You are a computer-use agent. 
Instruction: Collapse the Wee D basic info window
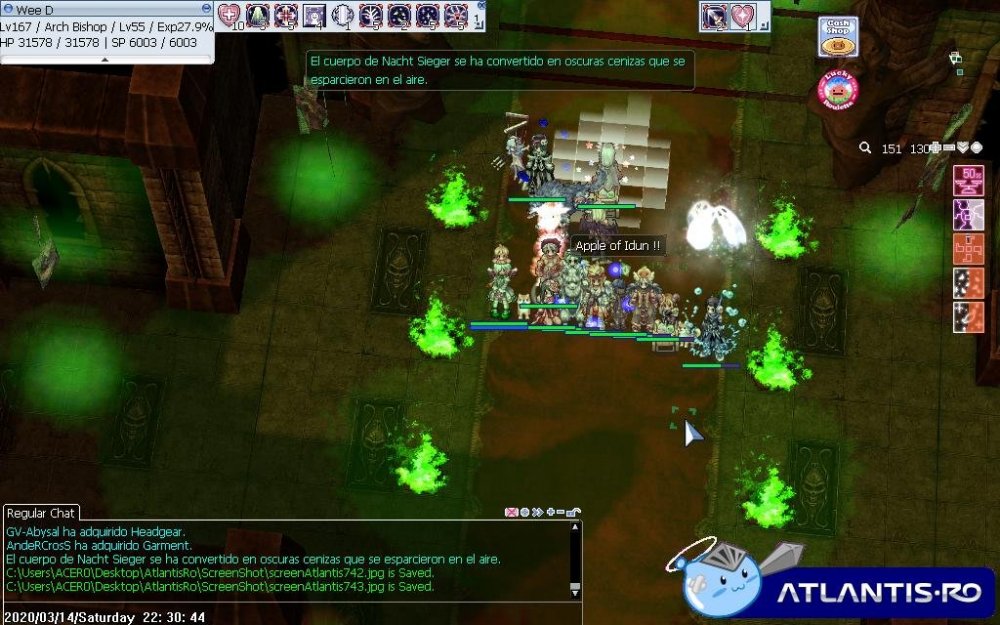205,8
